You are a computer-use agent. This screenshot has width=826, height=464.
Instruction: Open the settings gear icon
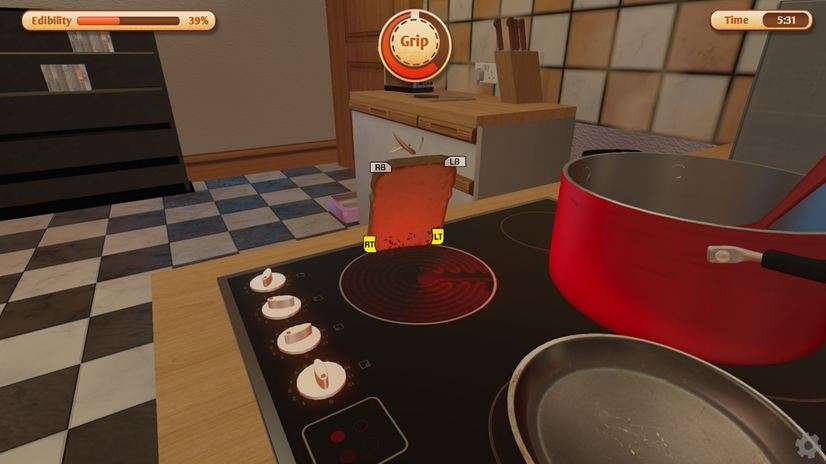click(808, 445)
